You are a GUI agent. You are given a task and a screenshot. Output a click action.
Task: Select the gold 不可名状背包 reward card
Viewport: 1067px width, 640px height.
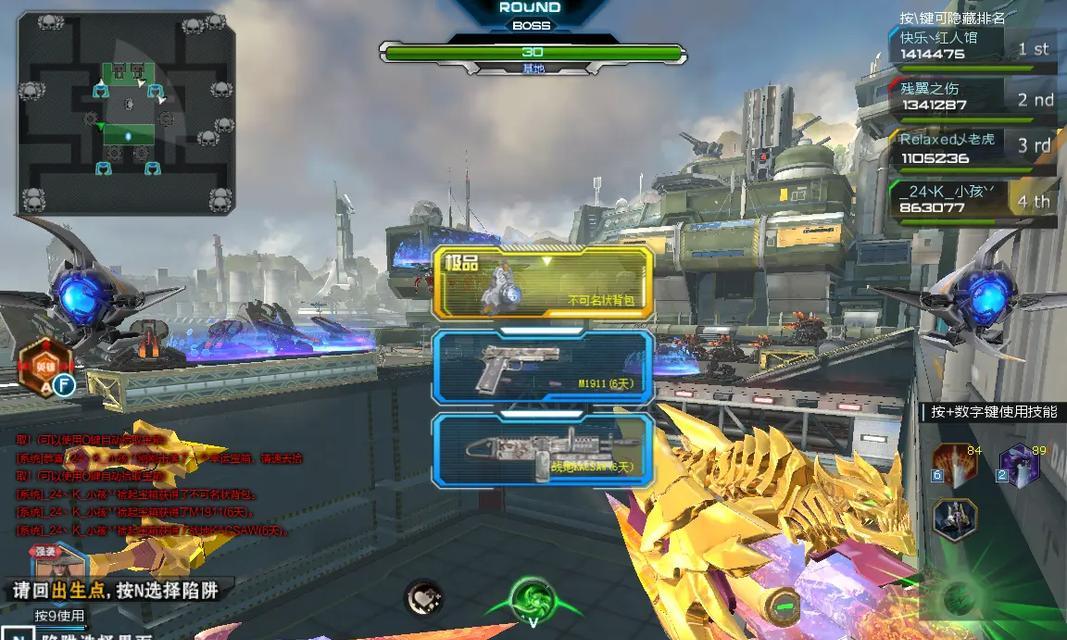point(543,283)
